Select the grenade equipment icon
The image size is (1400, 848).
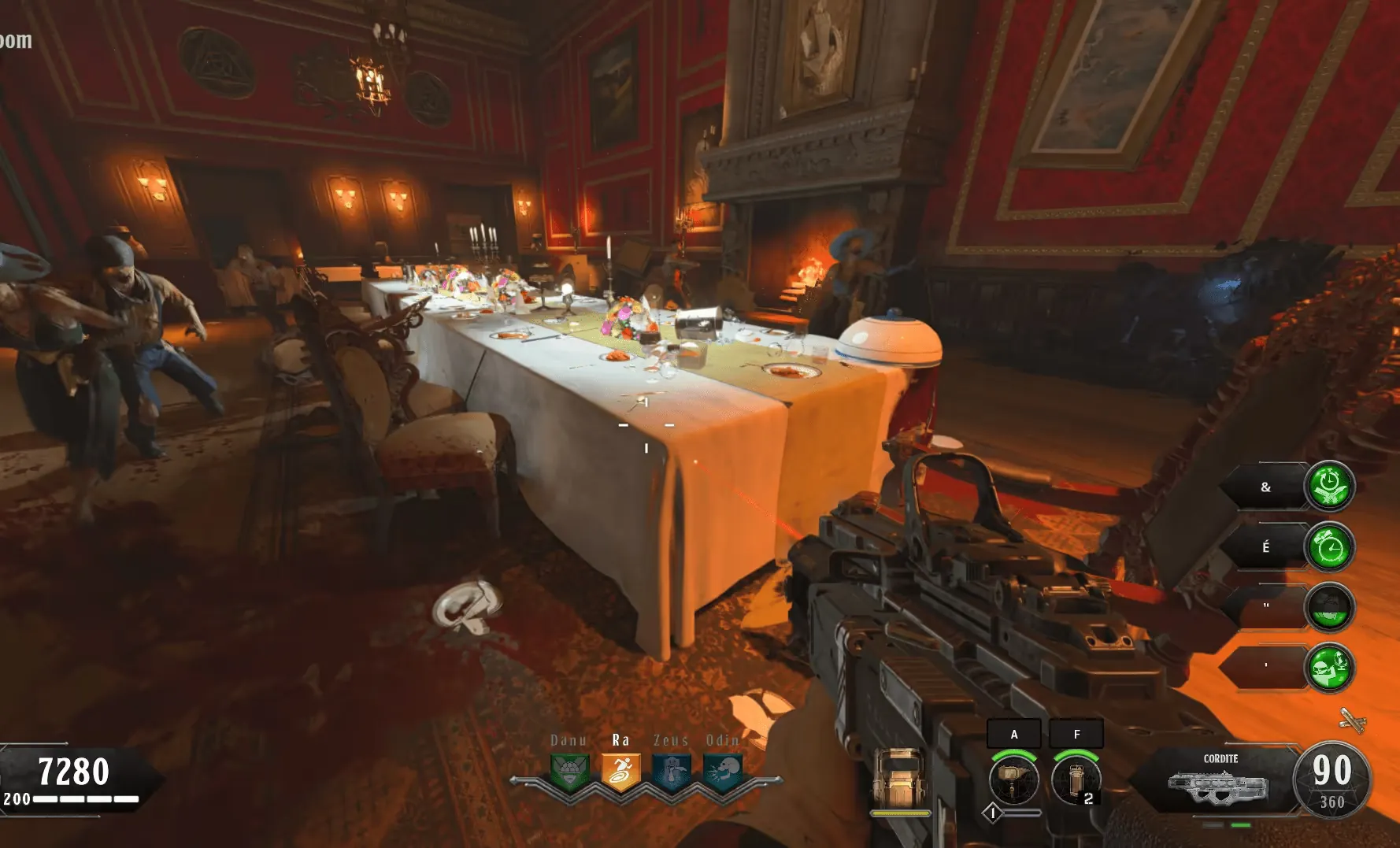click(1076, 779)
